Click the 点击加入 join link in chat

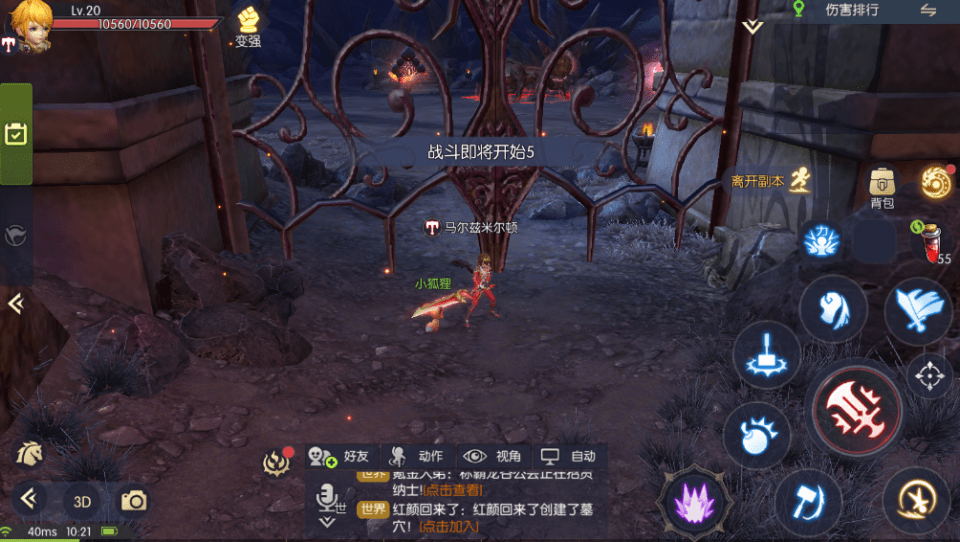pos(447,526)
